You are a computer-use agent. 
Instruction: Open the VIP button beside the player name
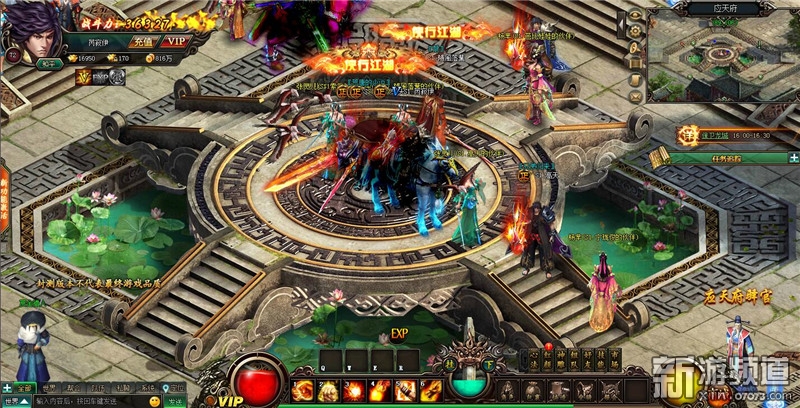point(176,41)
